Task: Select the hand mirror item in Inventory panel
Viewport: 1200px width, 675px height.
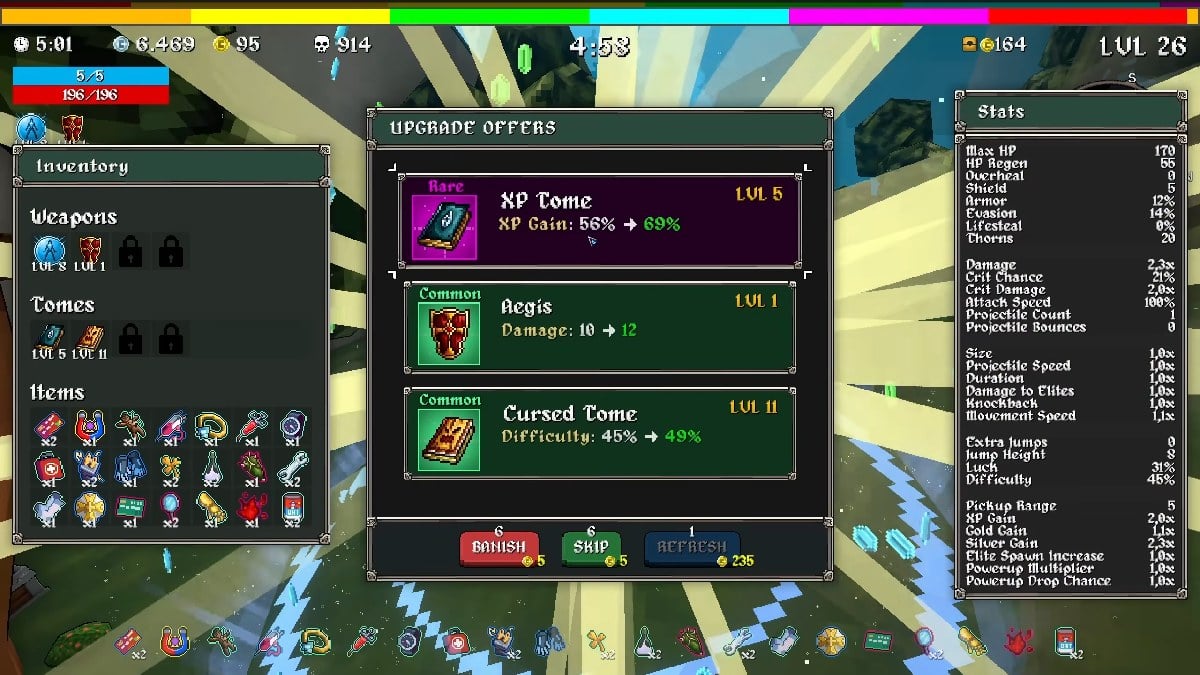Action: (170, 507)
